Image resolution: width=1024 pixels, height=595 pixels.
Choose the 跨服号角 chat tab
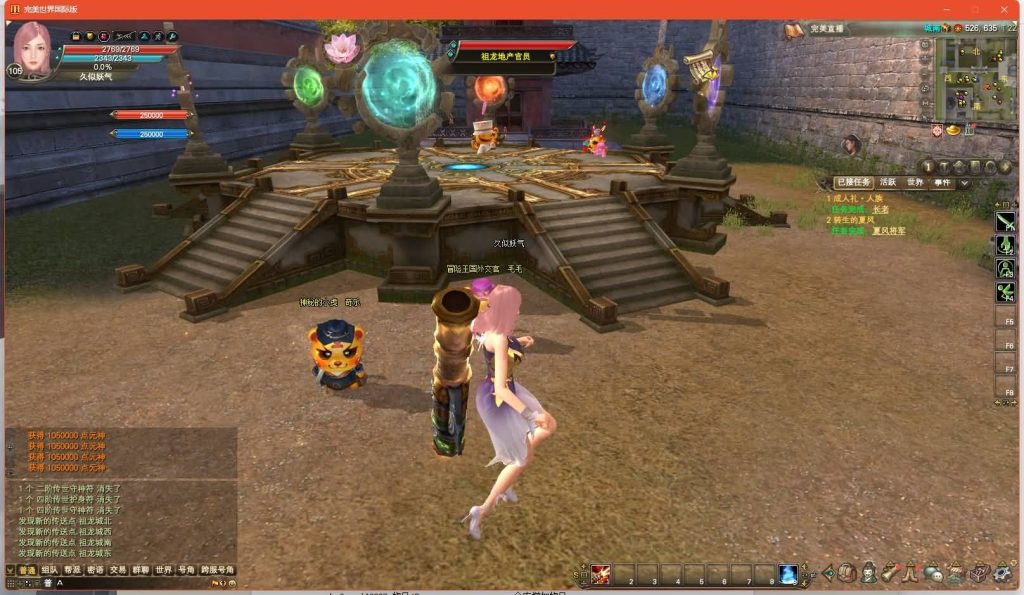(217, 570)
